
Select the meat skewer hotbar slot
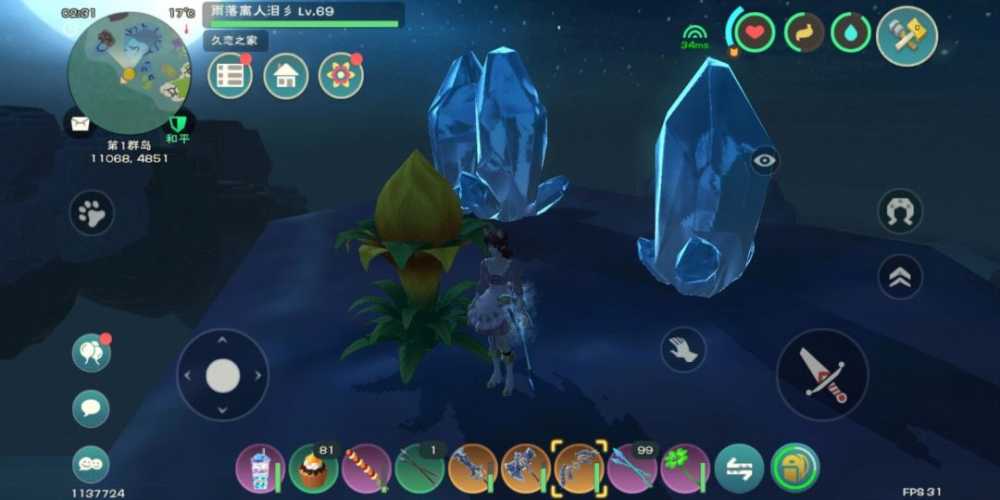click(x=366, y=468)
